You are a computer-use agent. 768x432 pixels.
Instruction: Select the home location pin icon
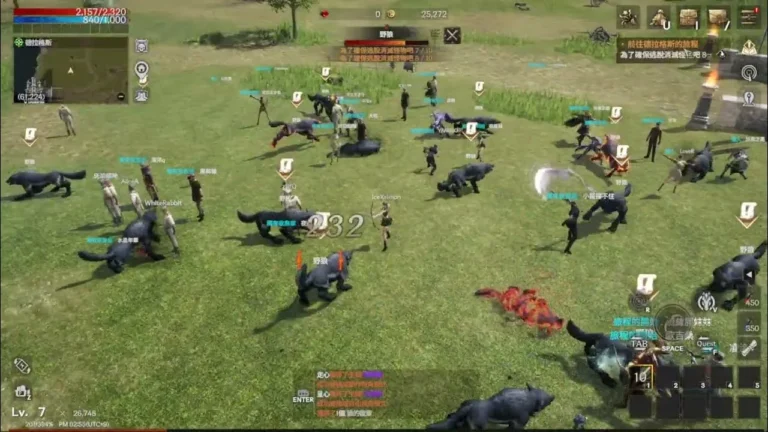click(141, 68)
